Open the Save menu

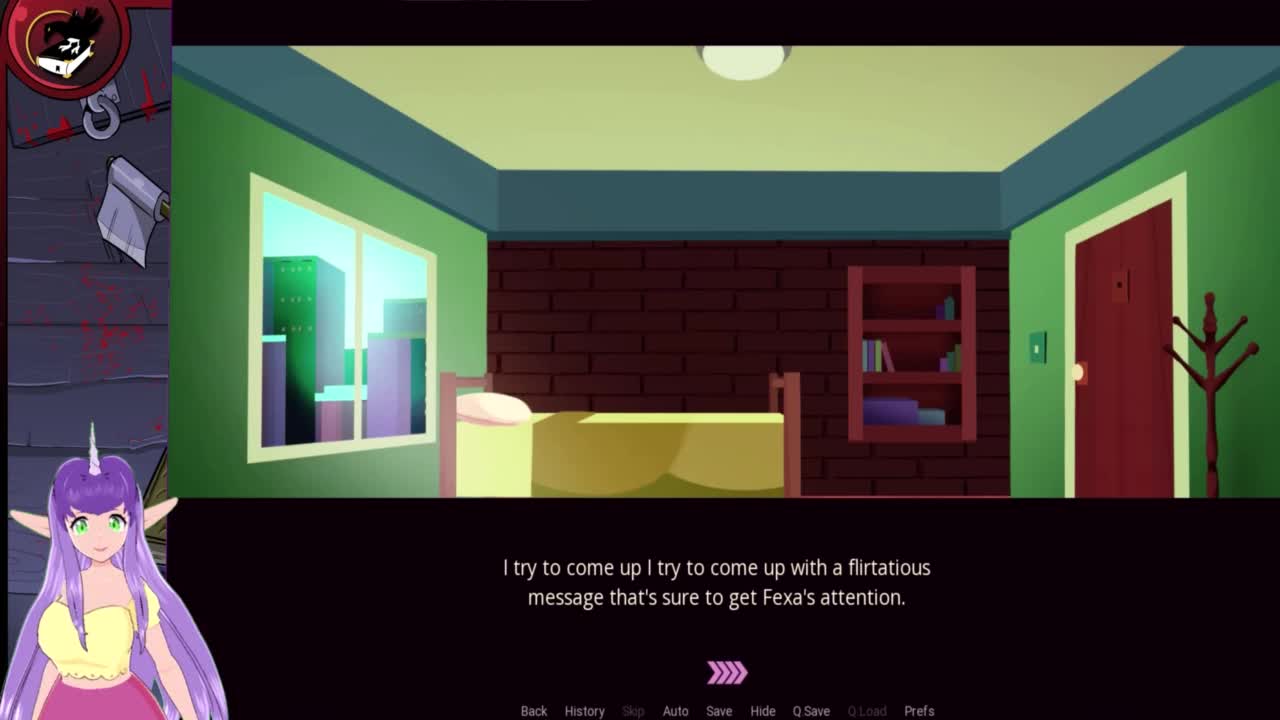pyautogui.click(x=719, y=711)
